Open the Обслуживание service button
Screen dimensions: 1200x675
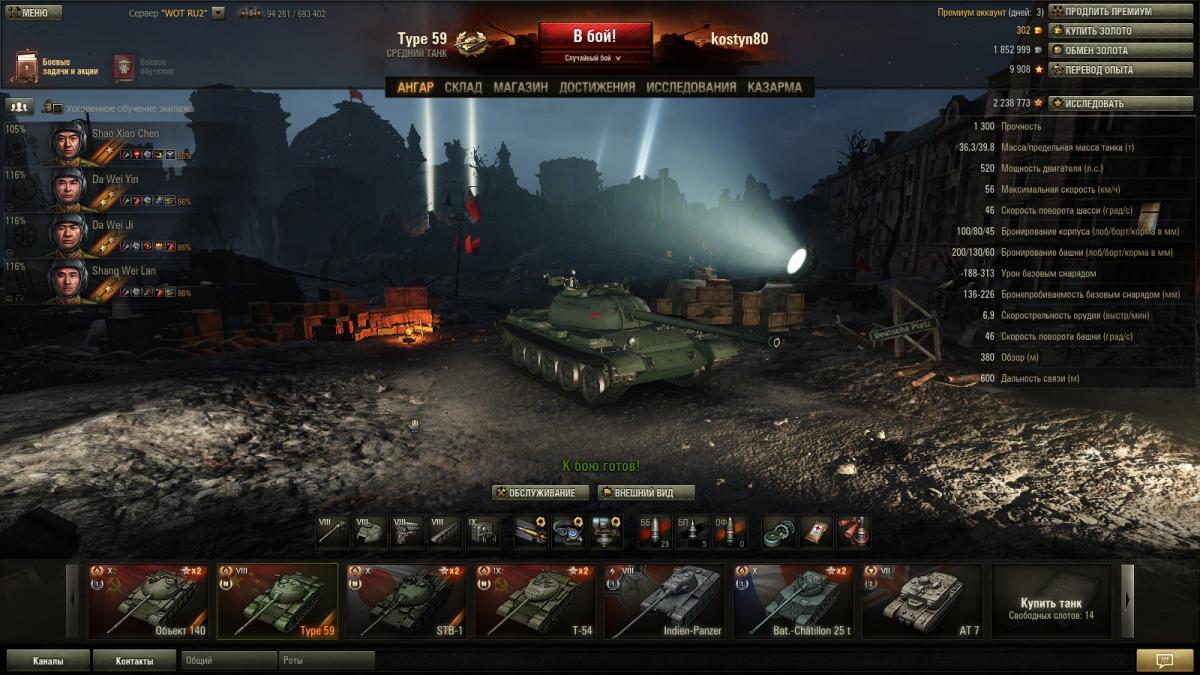pyautogui.click(x=541, y=493)
